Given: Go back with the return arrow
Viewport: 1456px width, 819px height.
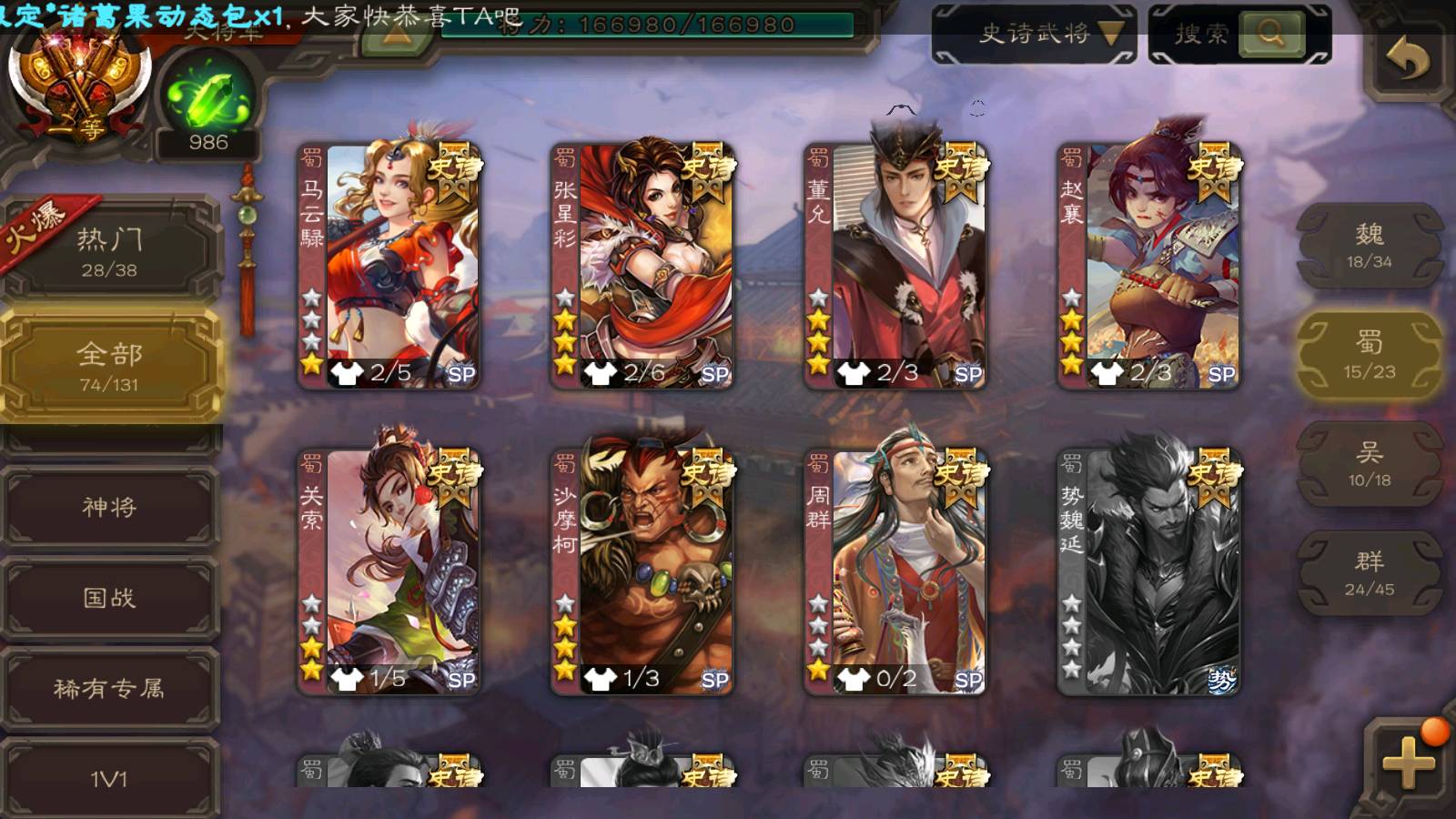Looking at the screenshot, I should click(1407, 59).
